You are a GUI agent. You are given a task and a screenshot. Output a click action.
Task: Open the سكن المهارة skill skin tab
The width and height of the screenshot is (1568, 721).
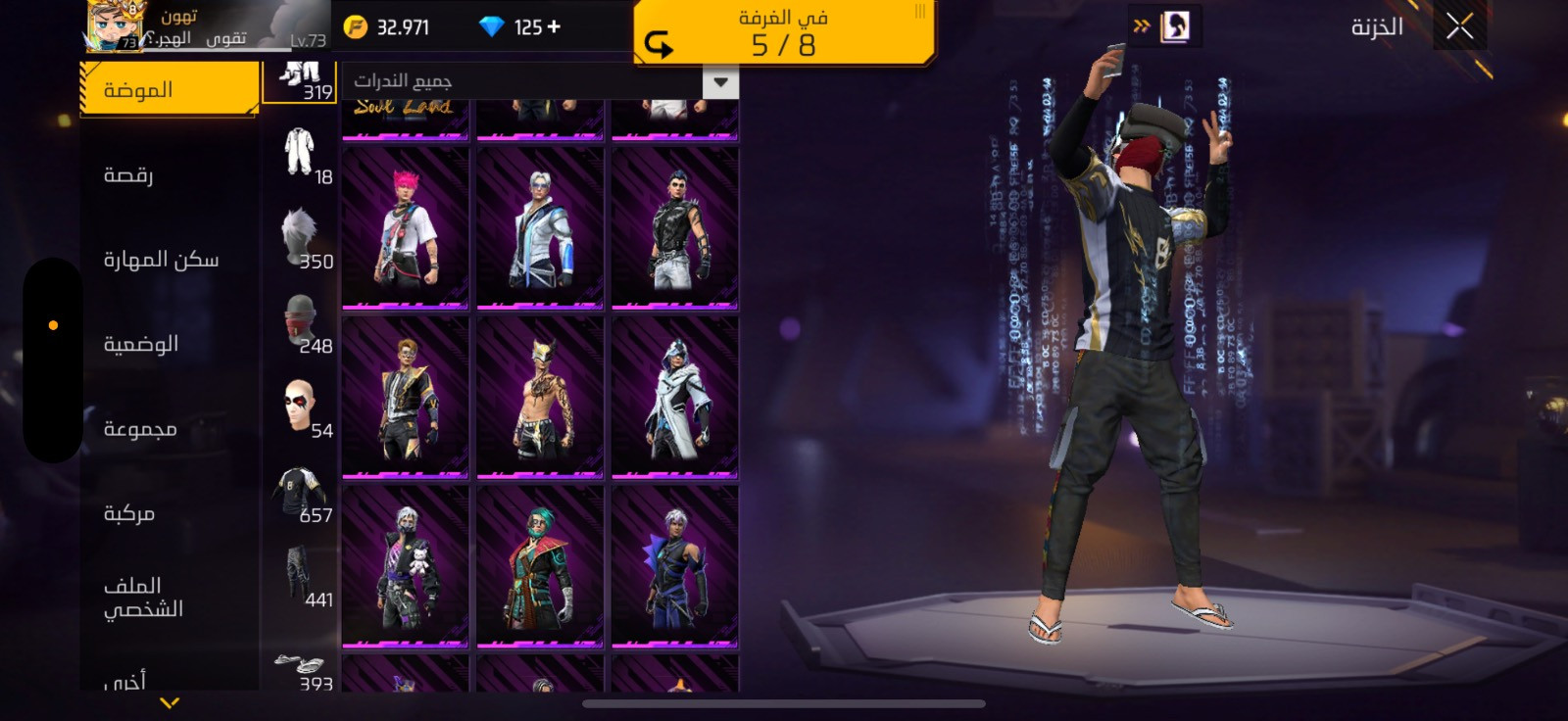coord(161,260)
